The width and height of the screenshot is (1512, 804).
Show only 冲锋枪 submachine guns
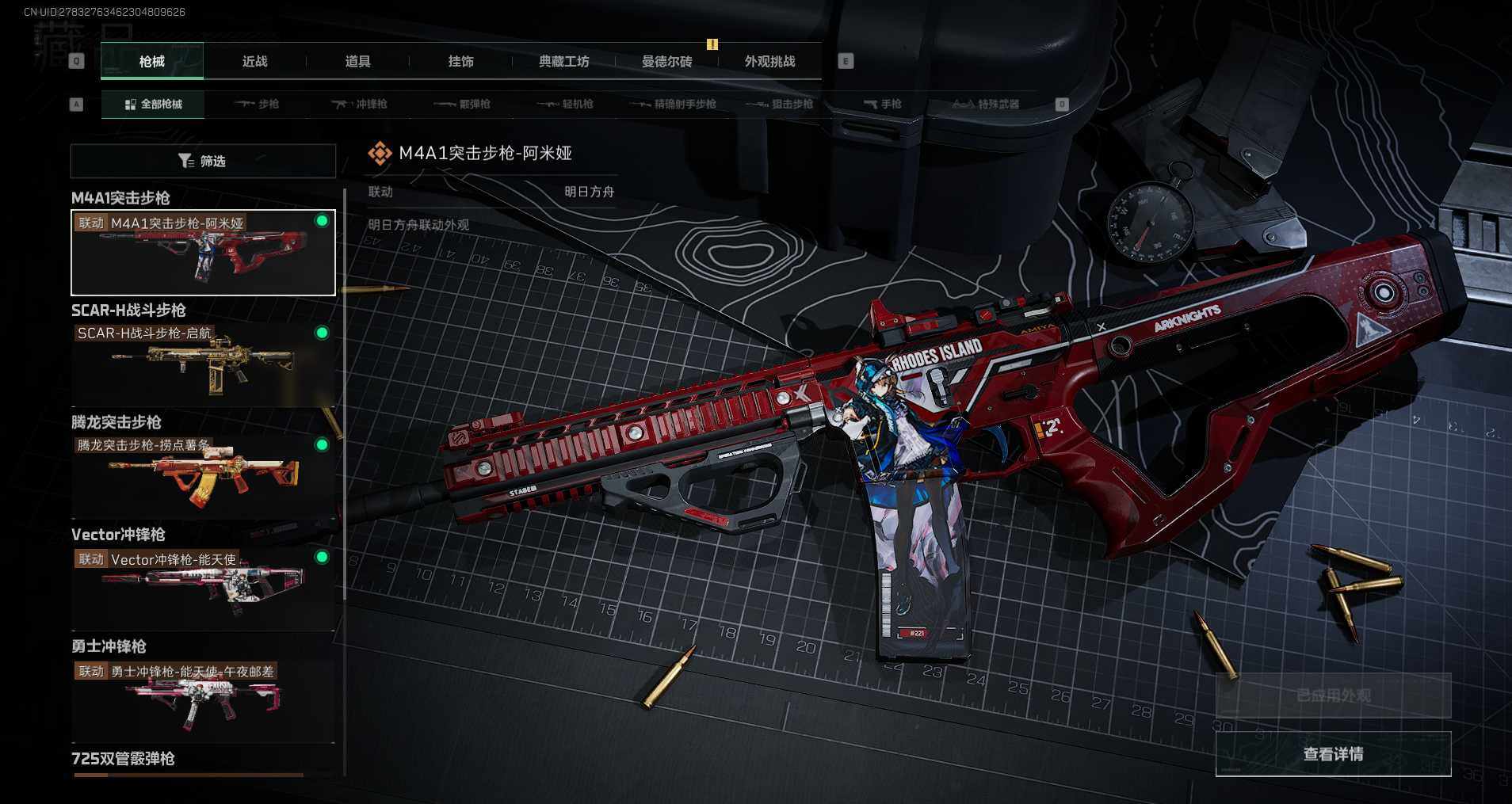(360, 105)
